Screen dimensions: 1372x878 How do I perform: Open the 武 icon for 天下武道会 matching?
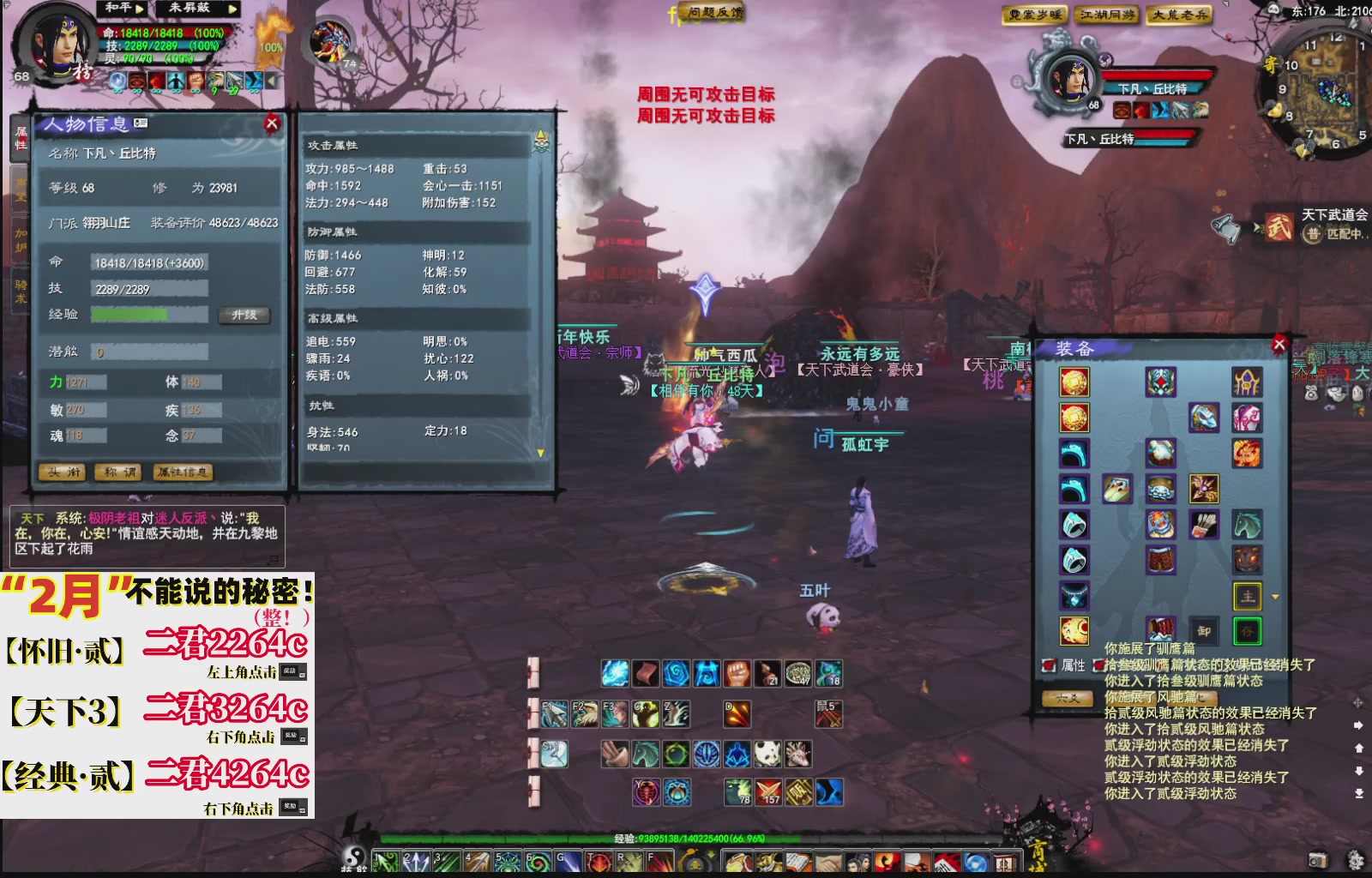pyautogui.click(x=1278, y=227)
